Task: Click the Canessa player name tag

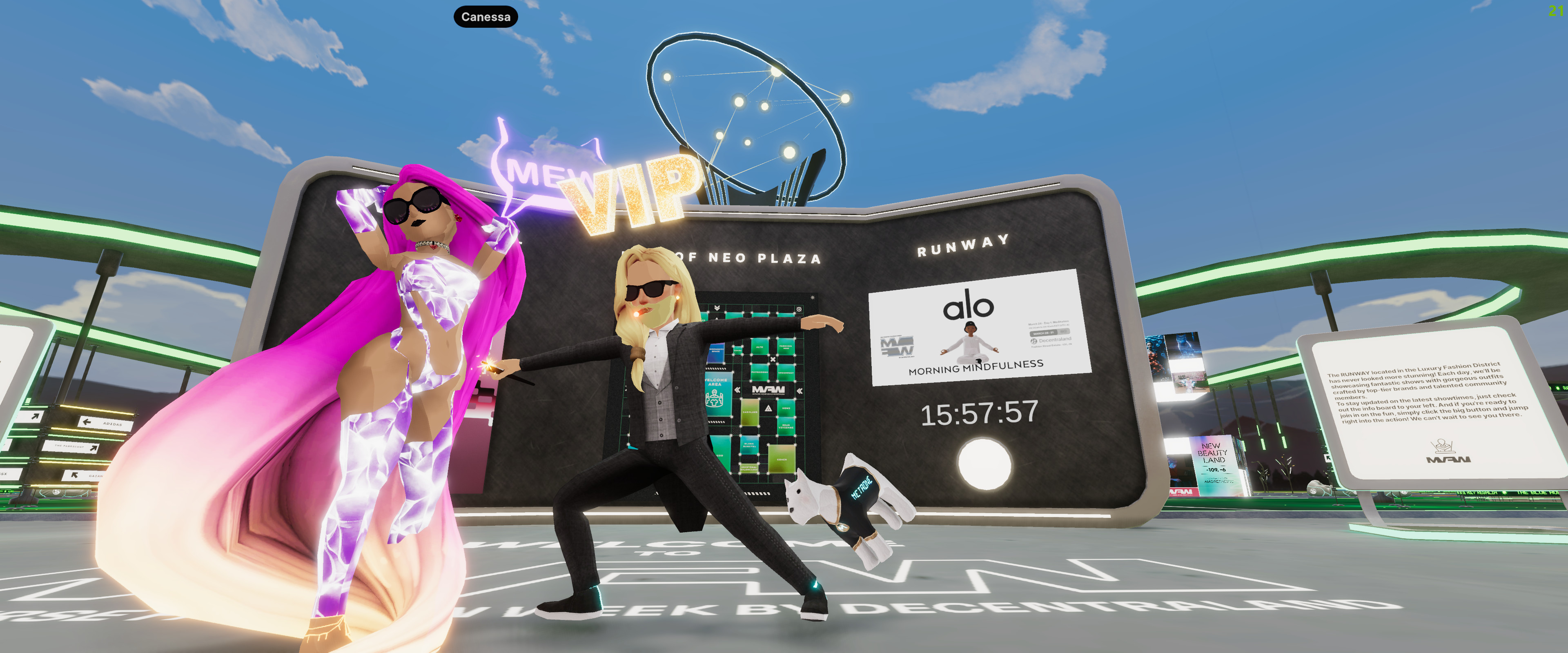Action: tap(485, 17)
